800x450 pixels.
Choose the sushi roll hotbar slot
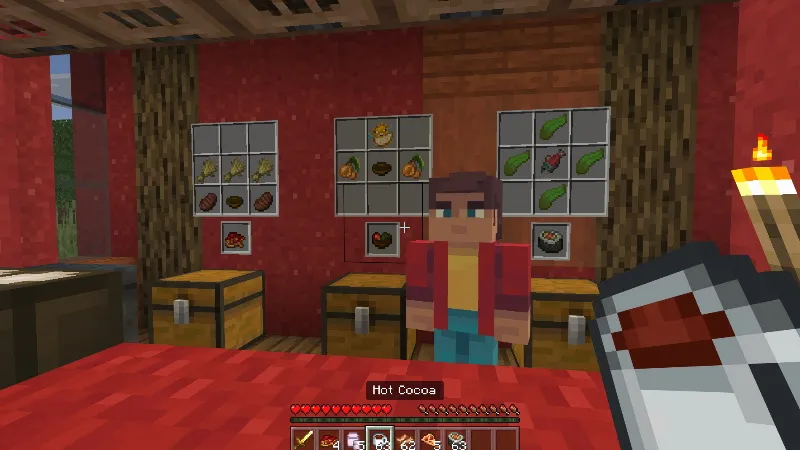pos(455,439)
